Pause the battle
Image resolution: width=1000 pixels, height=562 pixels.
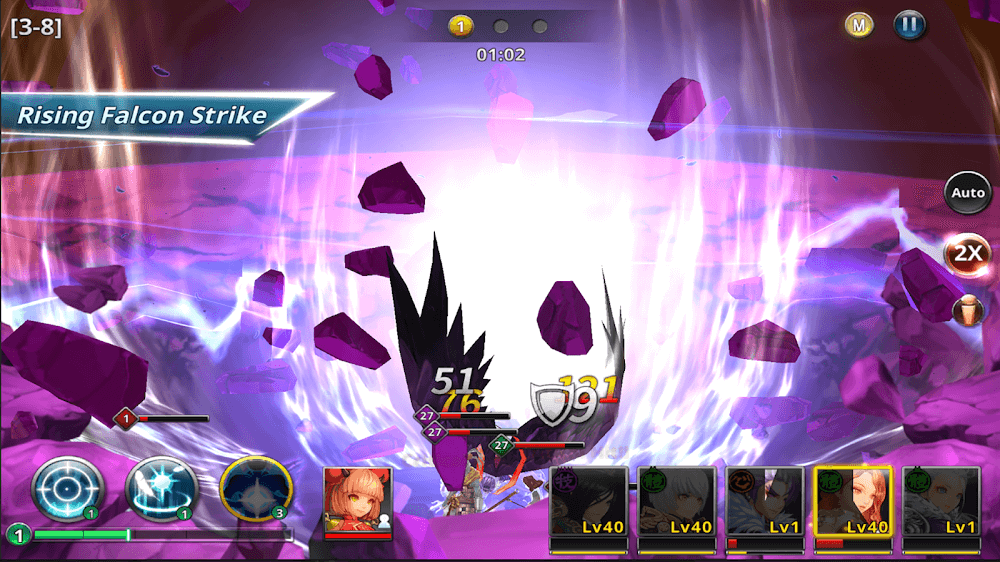(910, 26)
